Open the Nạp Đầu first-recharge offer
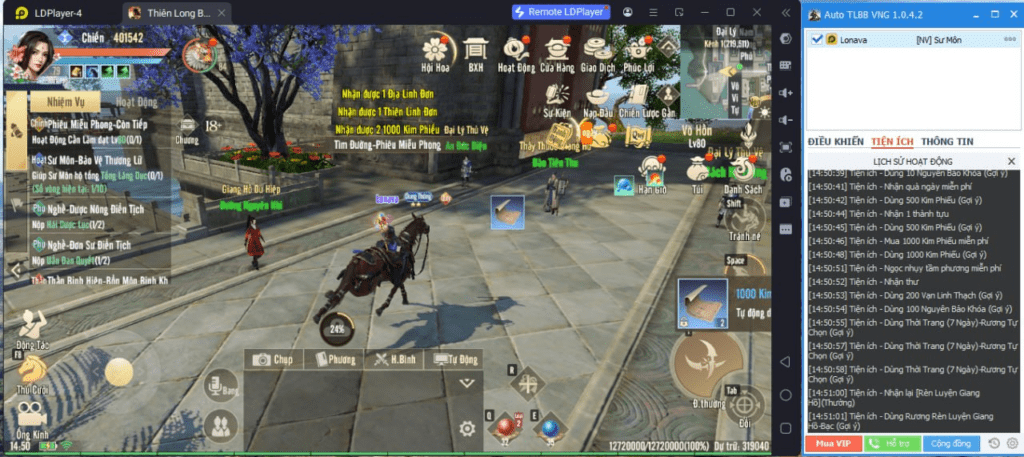The image size is (1024, 457). [x=597, y=100]
